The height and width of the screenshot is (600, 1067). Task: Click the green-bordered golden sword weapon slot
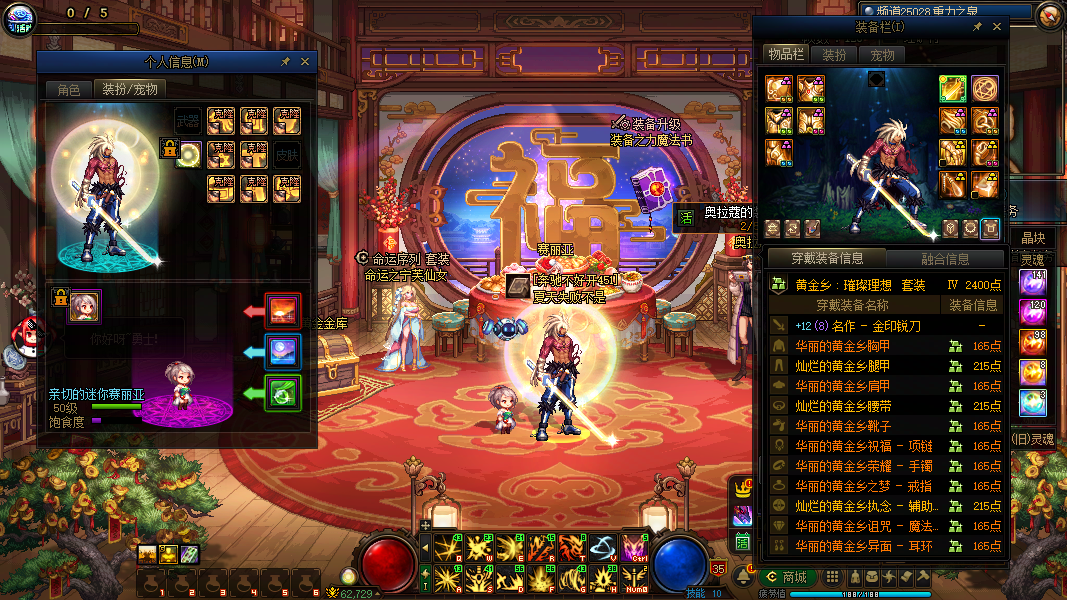tap(952, 88)
